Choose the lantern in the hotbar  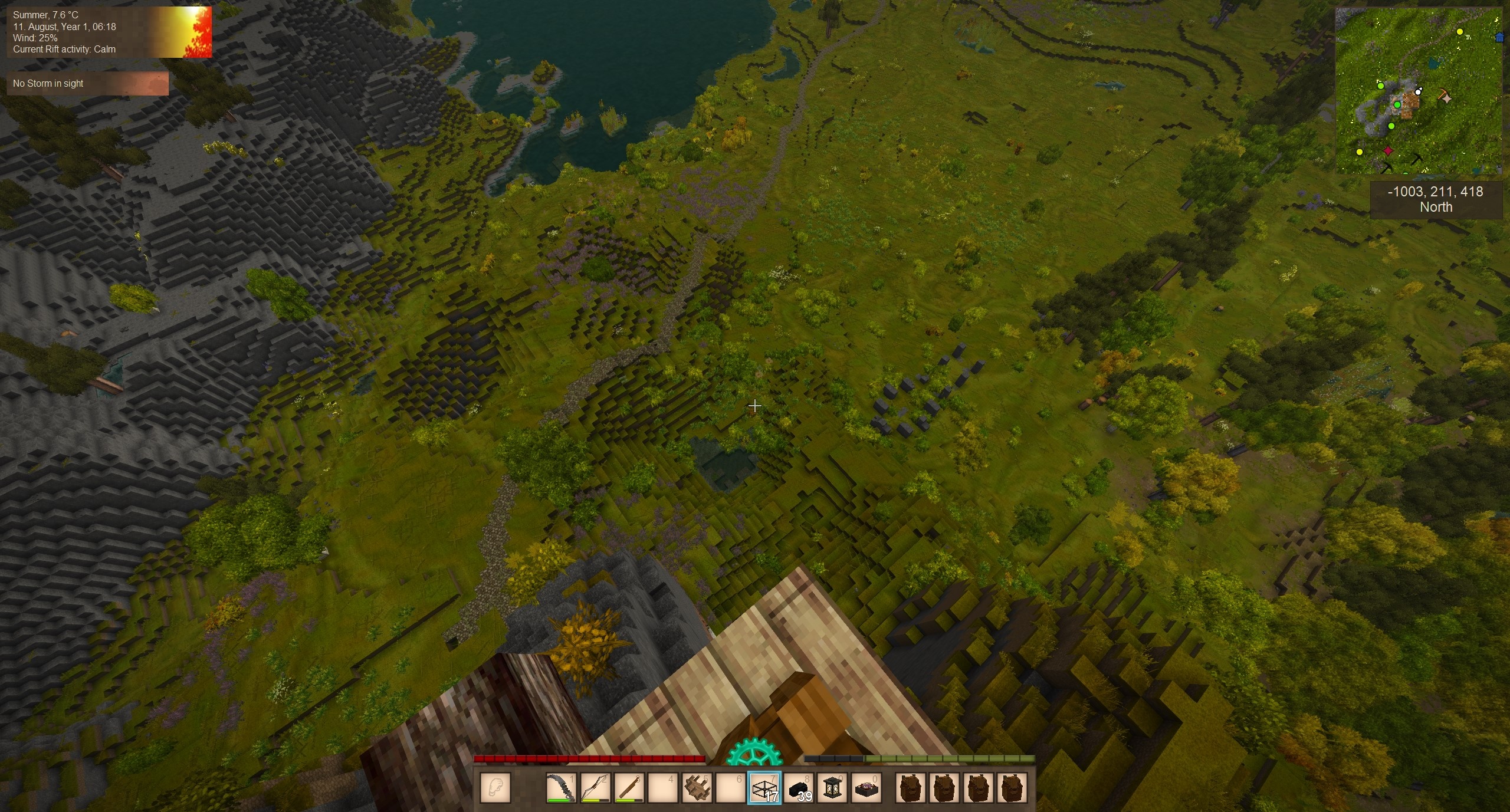tap(832, 788)
